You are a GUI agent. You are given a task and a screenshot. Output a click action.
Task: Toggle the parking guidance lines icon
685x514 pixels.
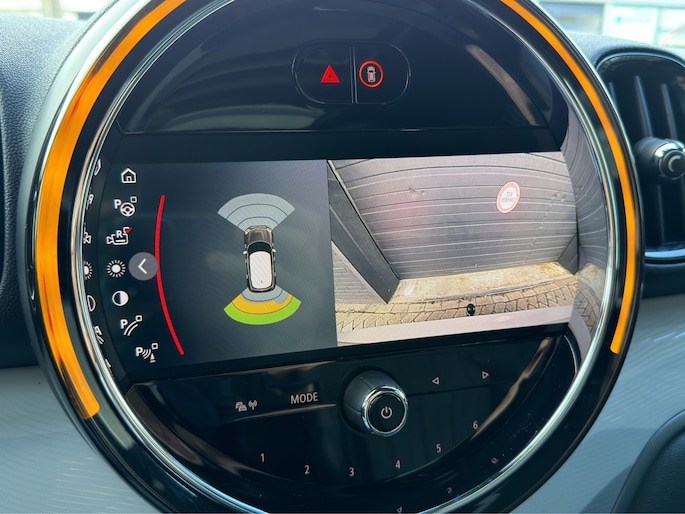click(x=130, y=325)
